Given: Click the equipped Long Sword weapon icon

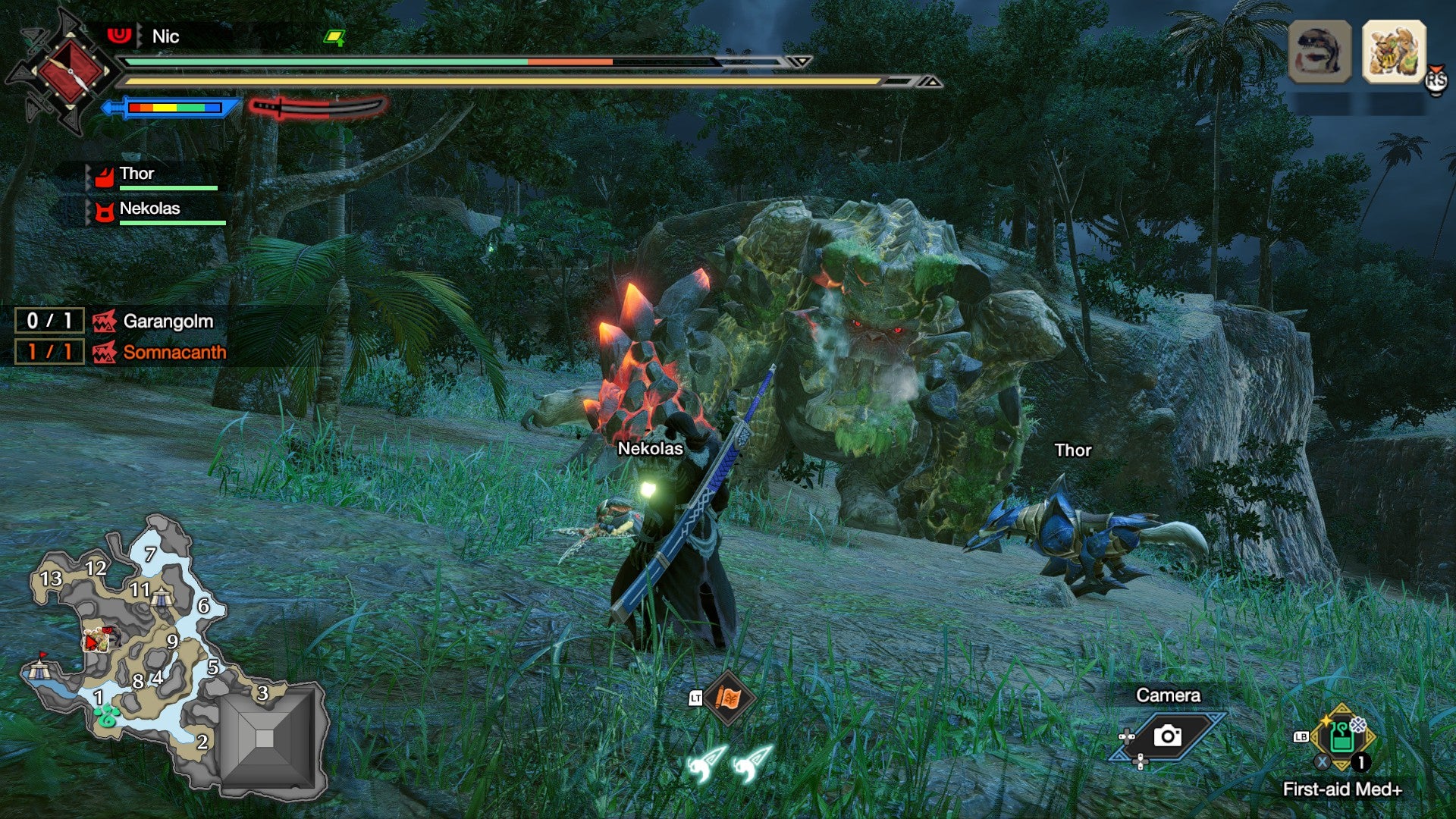Looking at the screenshot, I should pos(318,106).
